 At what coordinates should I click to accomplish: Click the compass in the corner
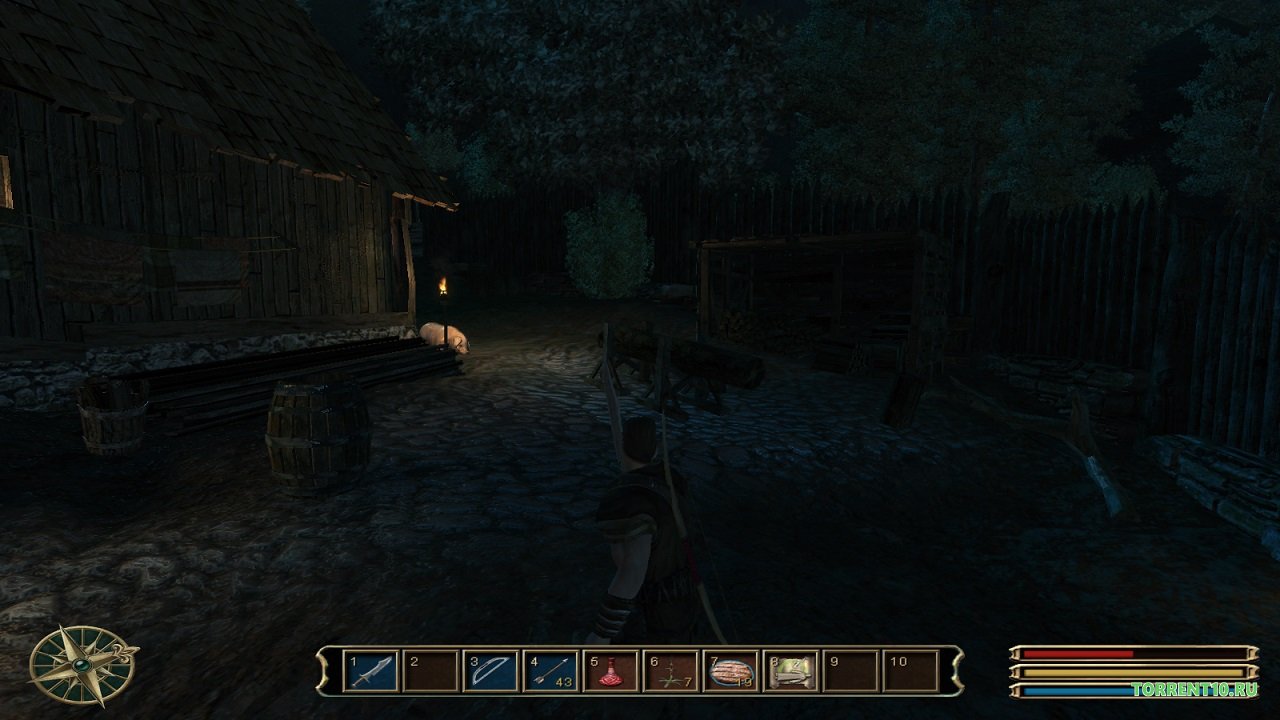tap(82, 664)
